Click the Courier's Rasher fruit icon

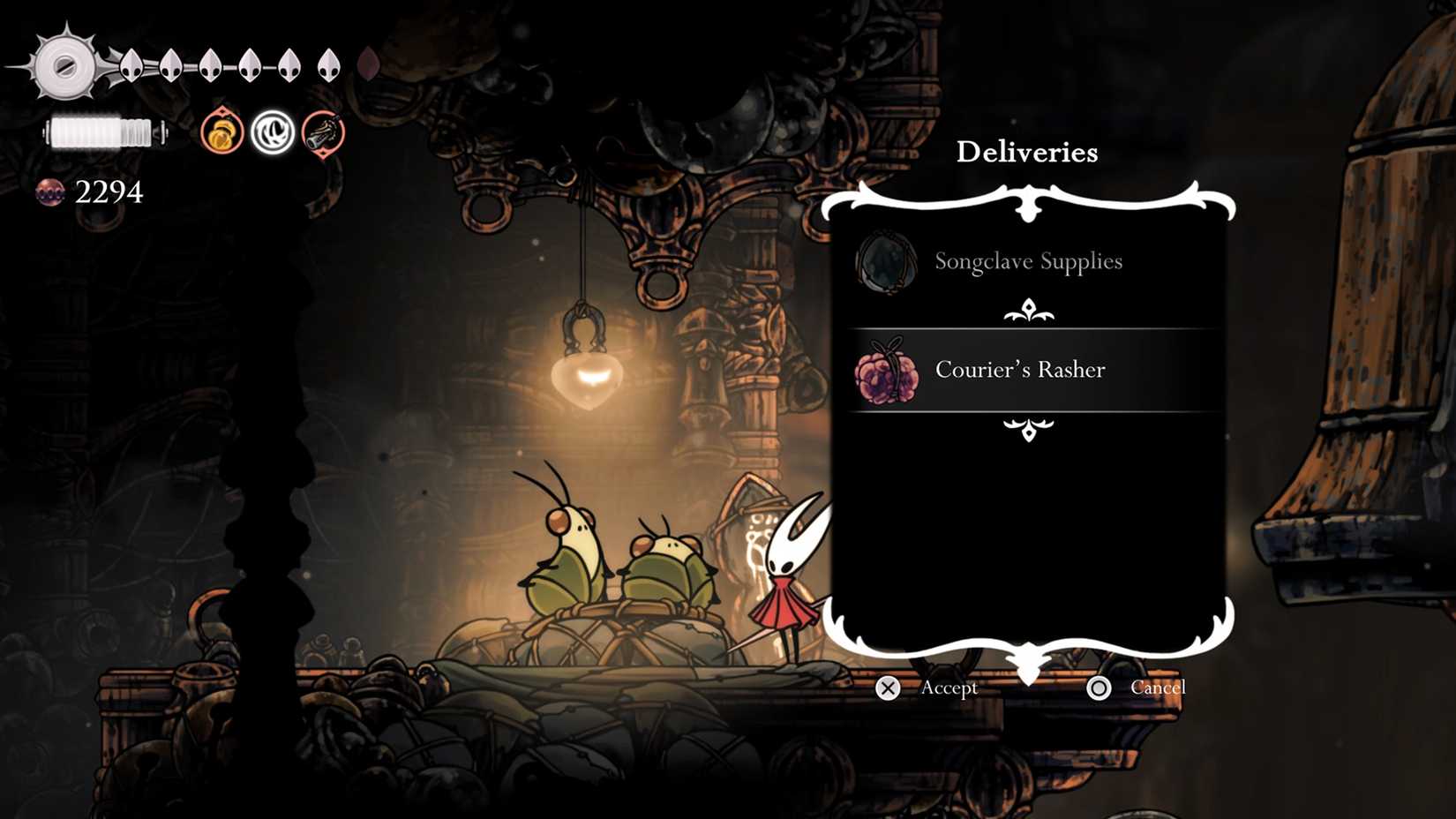point(888,370)
